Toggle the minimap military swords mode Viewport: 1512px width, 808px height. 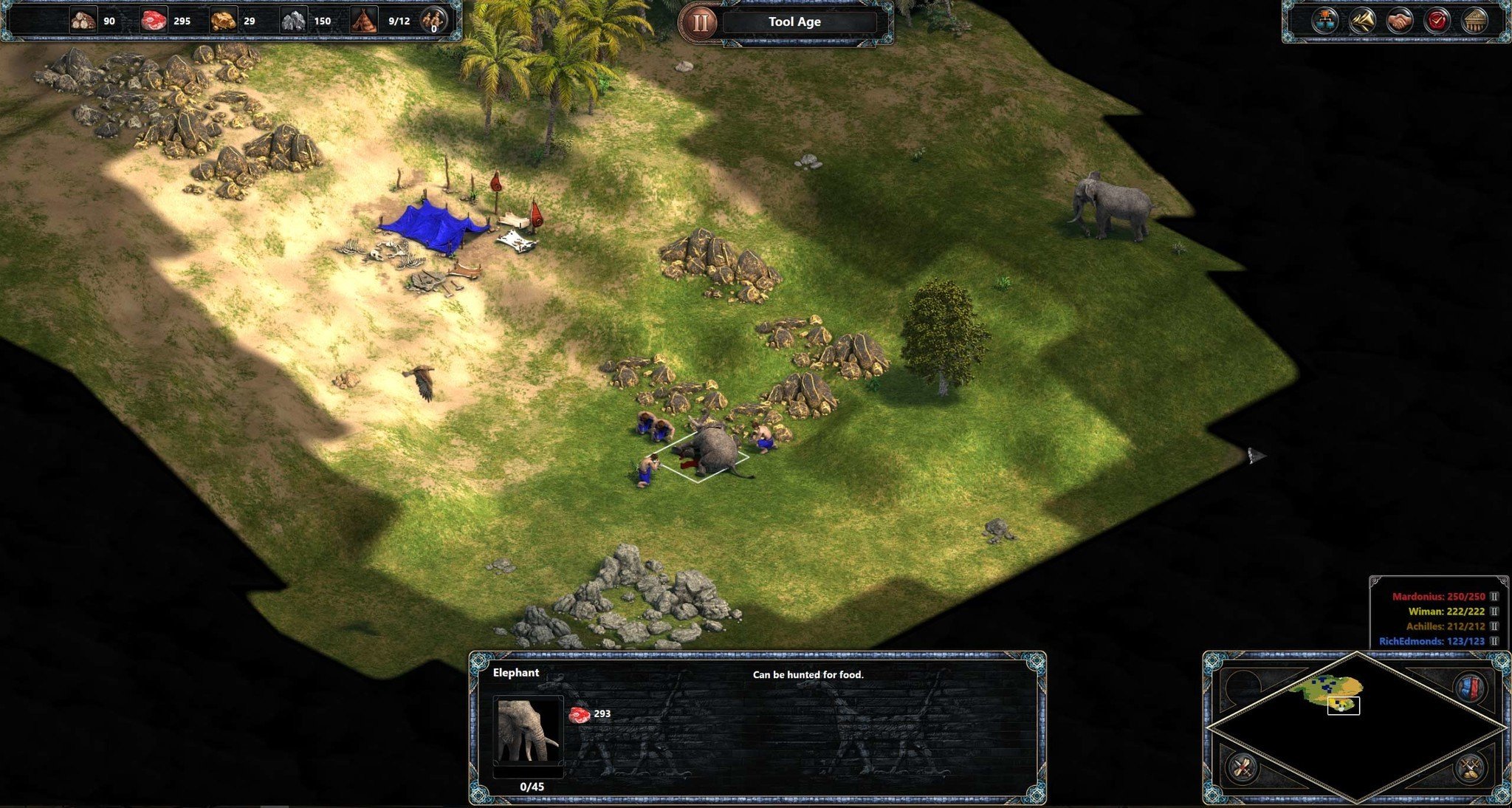point(1471,768)
